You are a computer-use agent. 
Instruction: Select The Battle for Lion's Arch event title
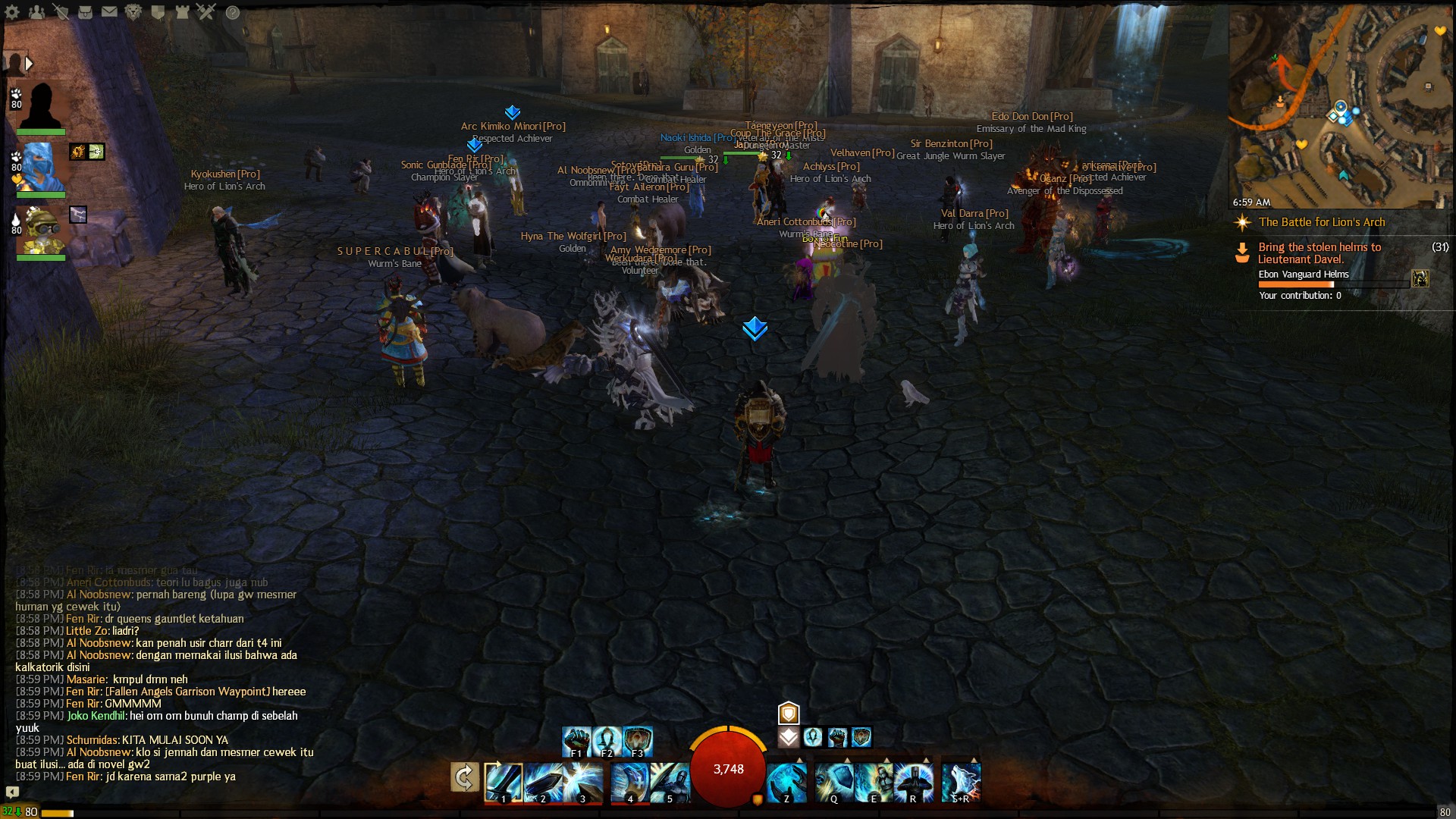pyautogui.click(x=1323, y=222)
